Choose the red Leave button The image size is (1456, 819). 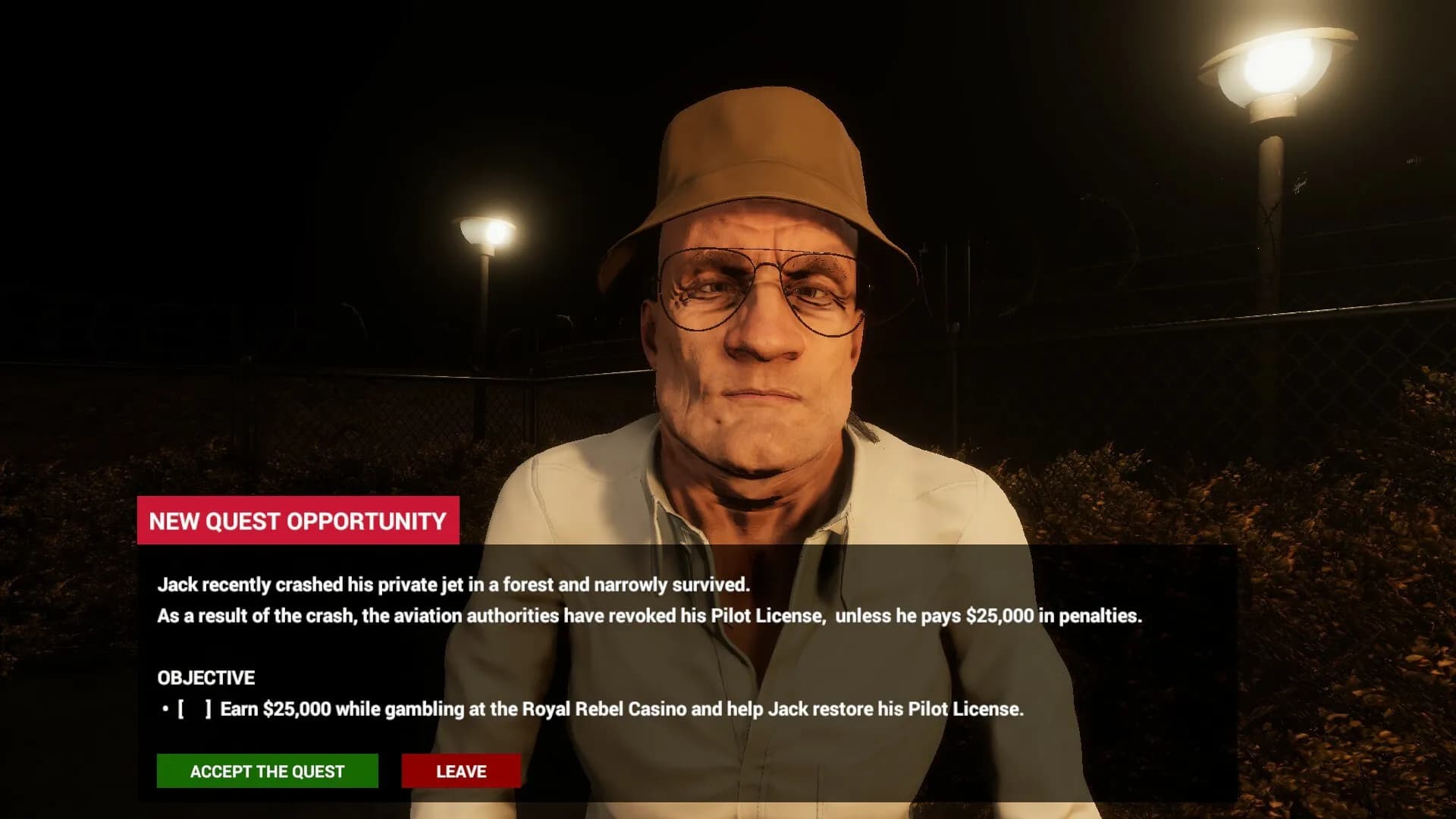point(461,770)
